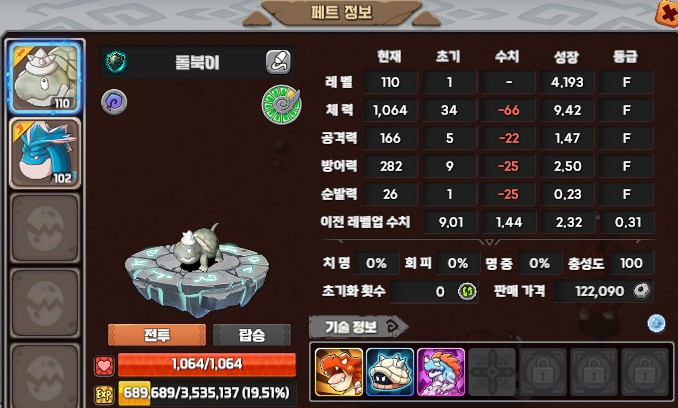
Task: Click the purple swirl icon below pet name
Action: [112, 100]
